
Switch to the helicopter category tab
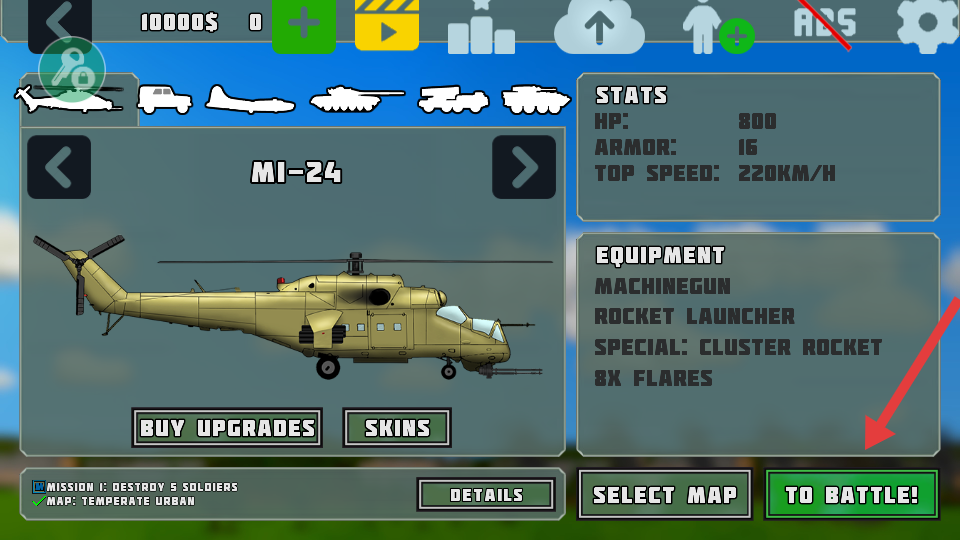70,98
